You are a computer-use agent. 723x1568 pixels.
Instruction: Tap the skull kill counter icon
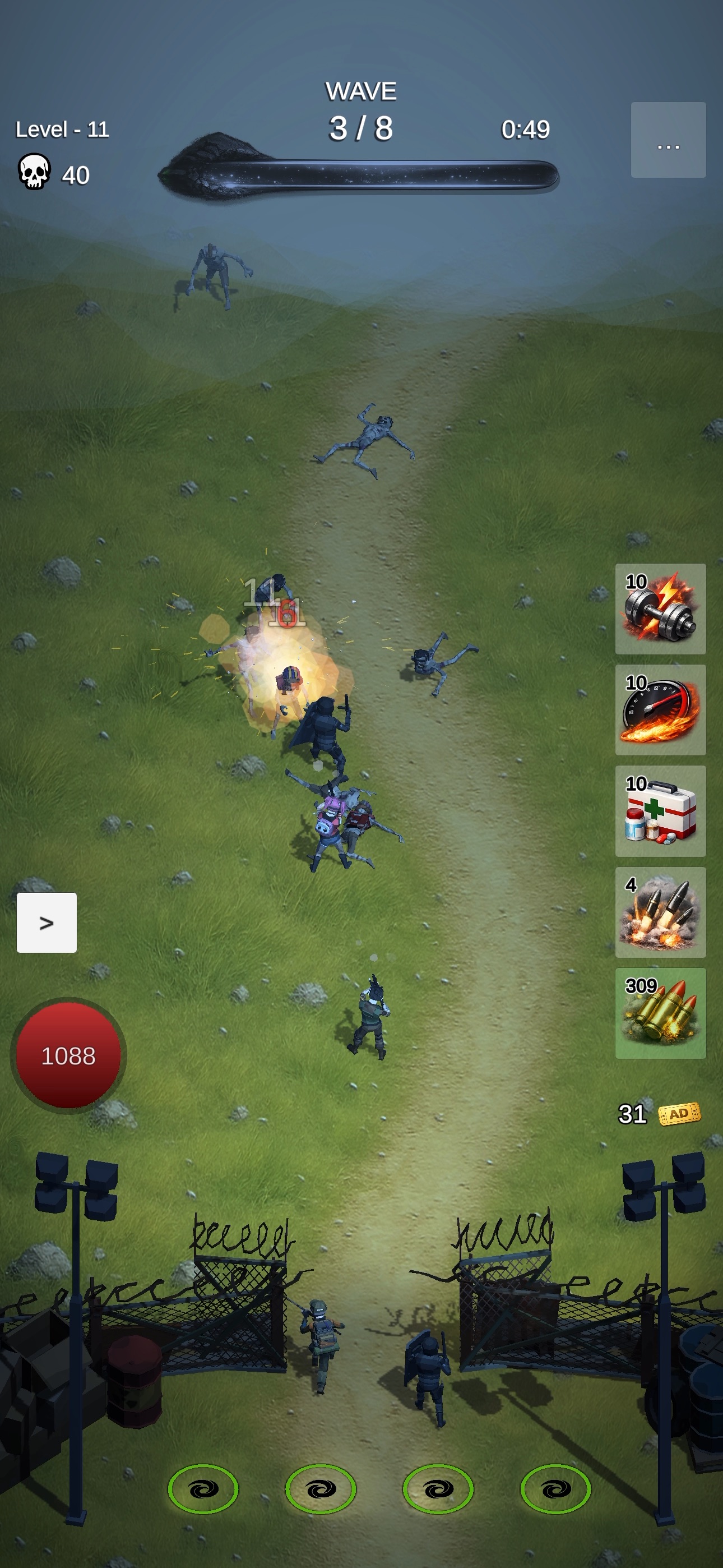36,173
